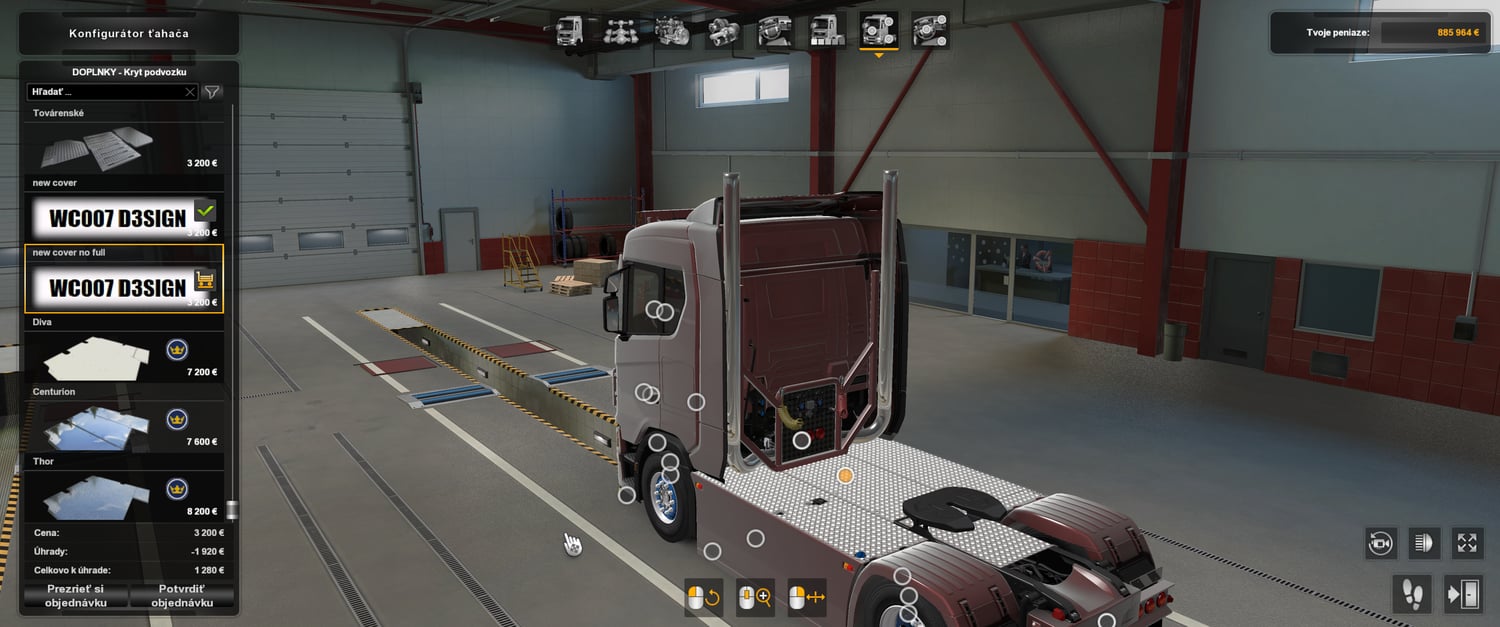1500x627 pixels.
Task: Clear the search box with the X
Action: 190,92
